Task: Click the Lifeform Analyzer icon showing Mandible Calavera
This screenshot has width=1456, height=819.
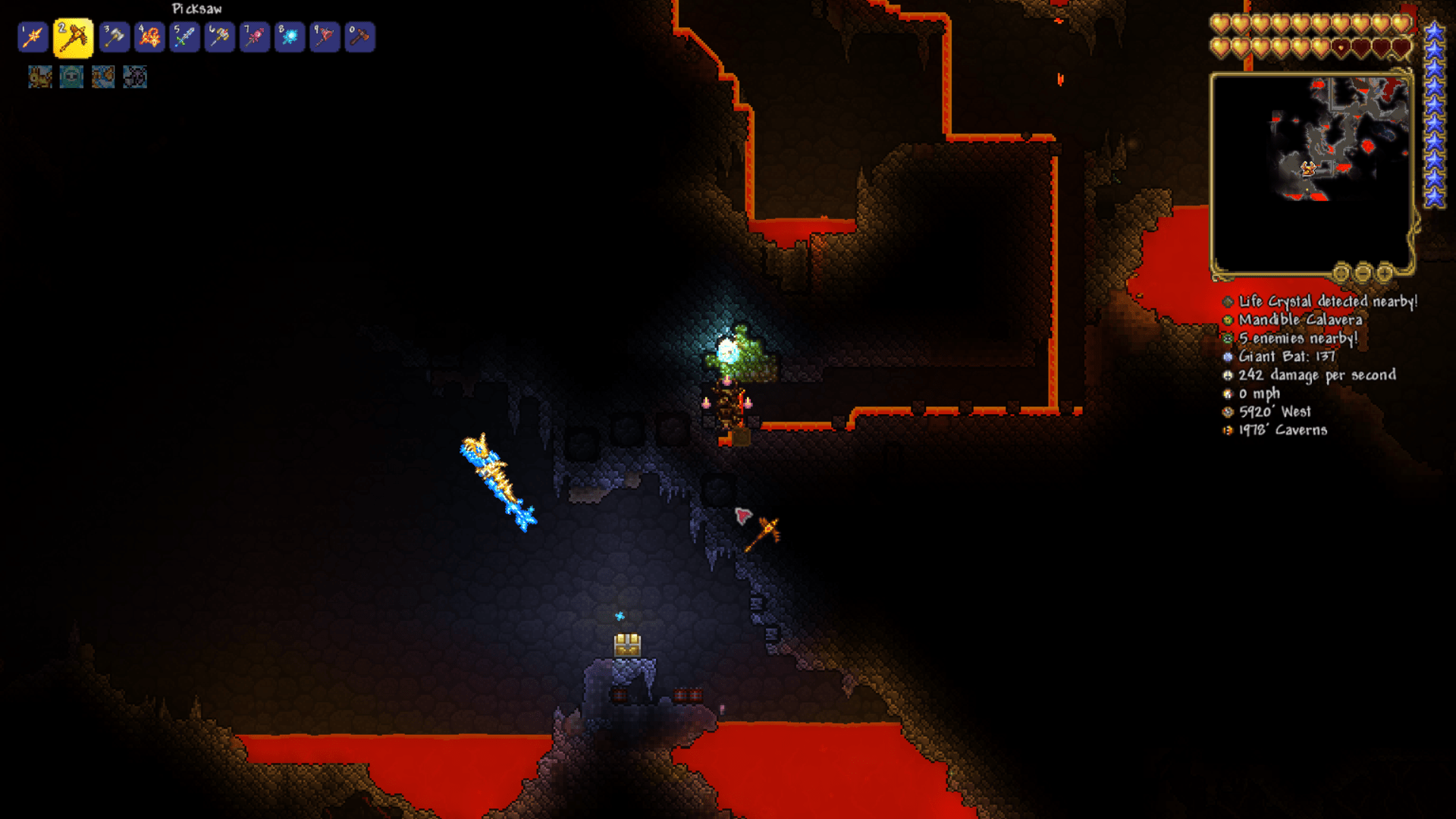Action: tap(1228, 320)
